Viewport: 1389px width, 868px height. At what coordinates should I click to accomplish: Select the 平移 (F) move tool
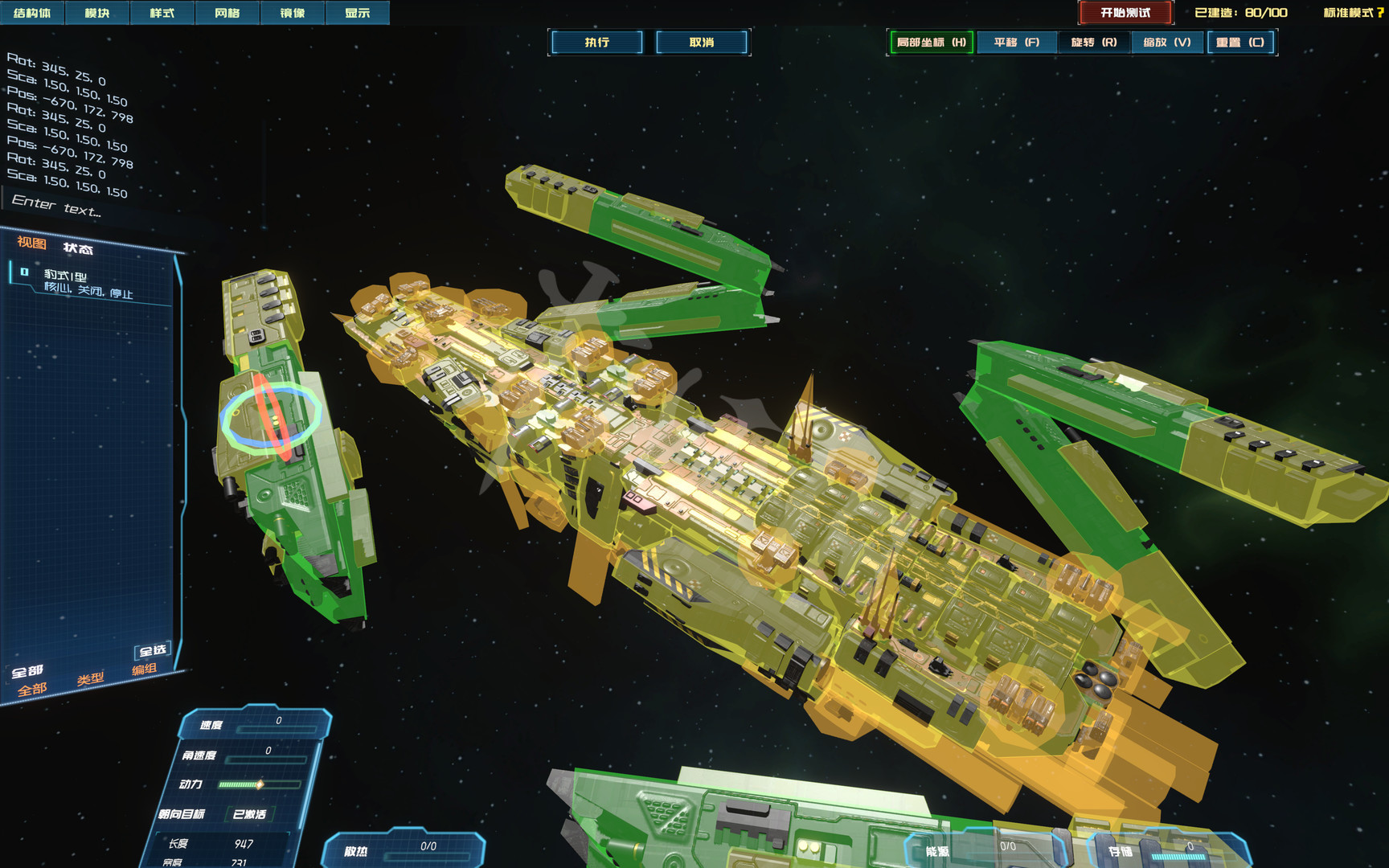(1016, 43)
